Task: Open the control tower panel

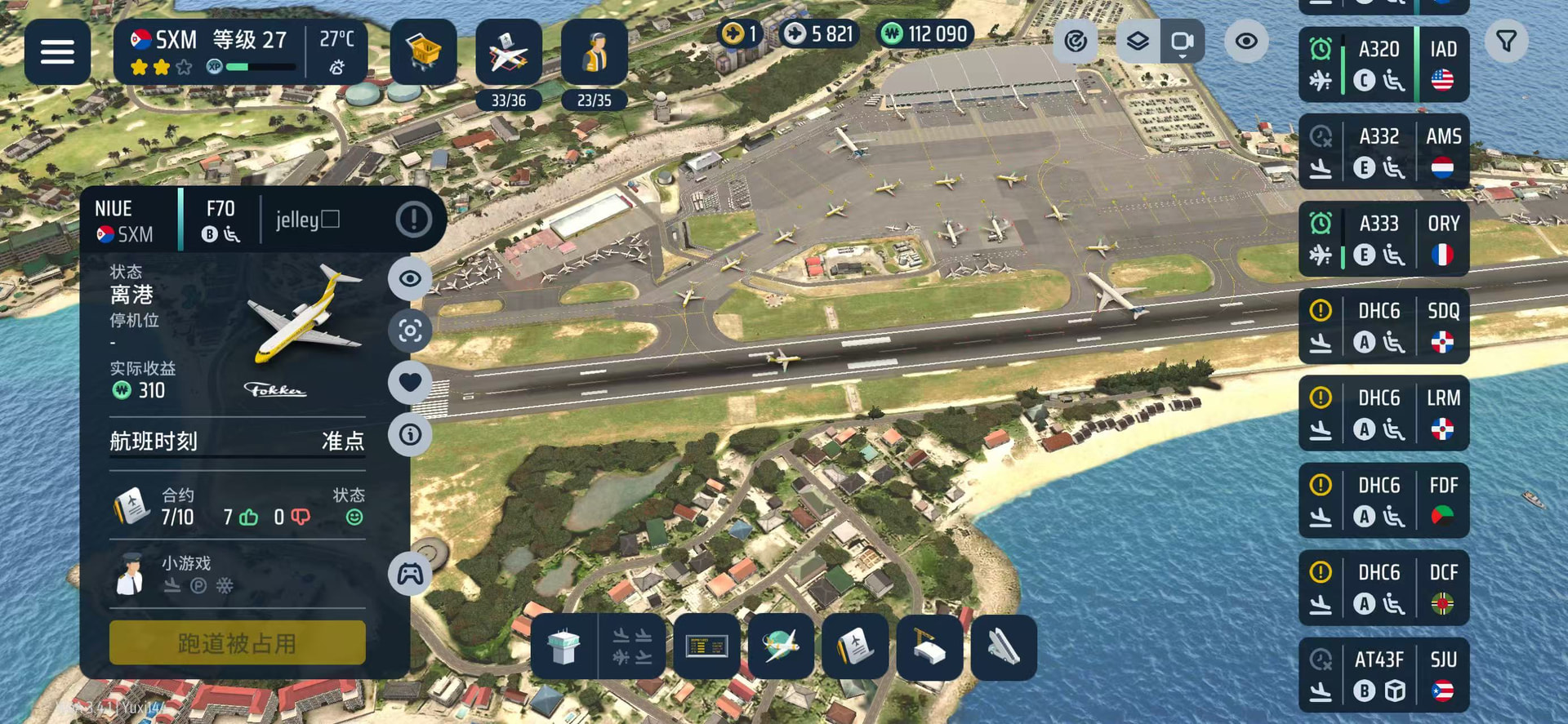Action: 563,647
